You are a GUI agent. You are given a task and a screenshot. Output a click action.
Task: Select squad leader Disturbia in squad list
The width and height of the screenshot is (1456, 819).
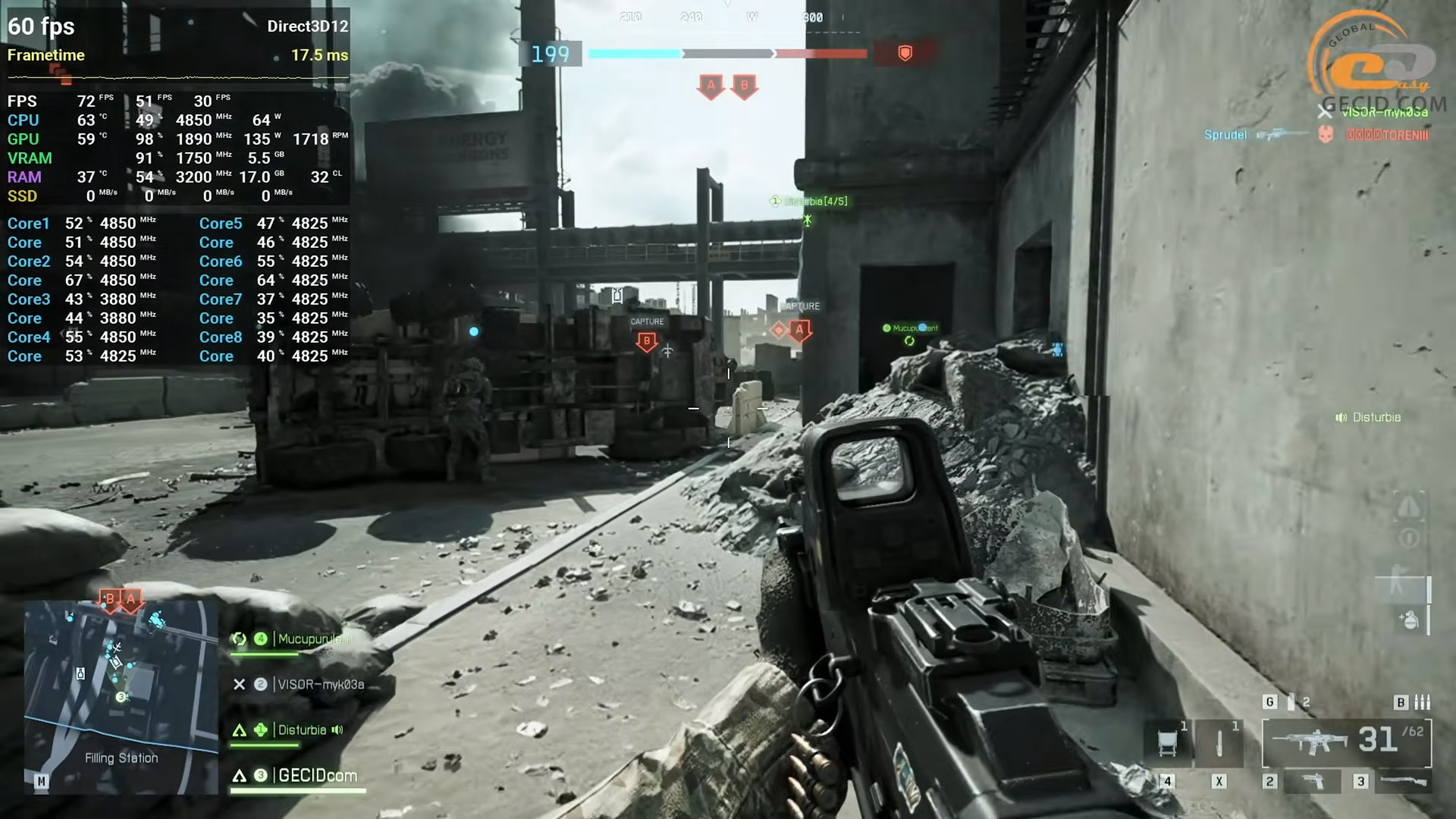(x=301, y=730)
